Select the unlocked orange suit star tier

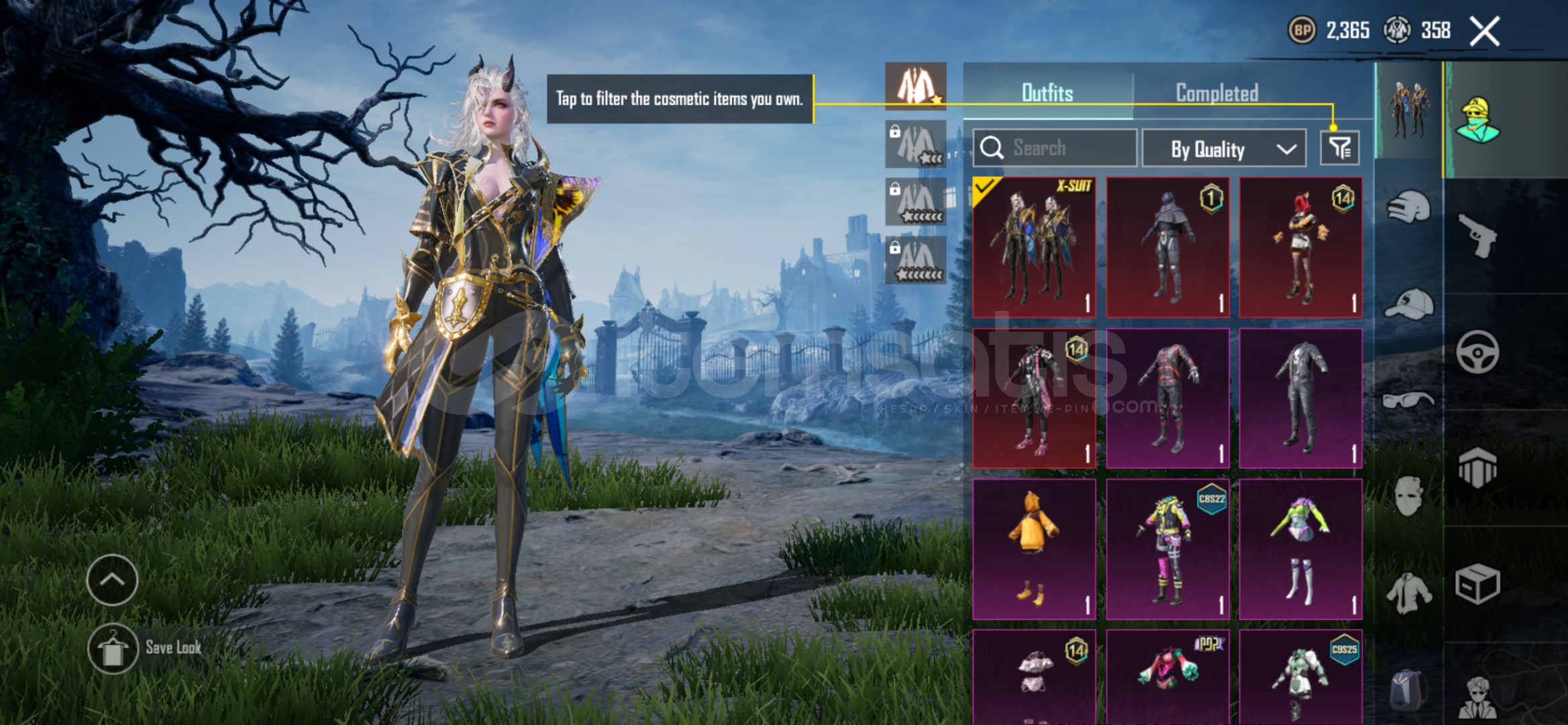(x=915, y=86)
